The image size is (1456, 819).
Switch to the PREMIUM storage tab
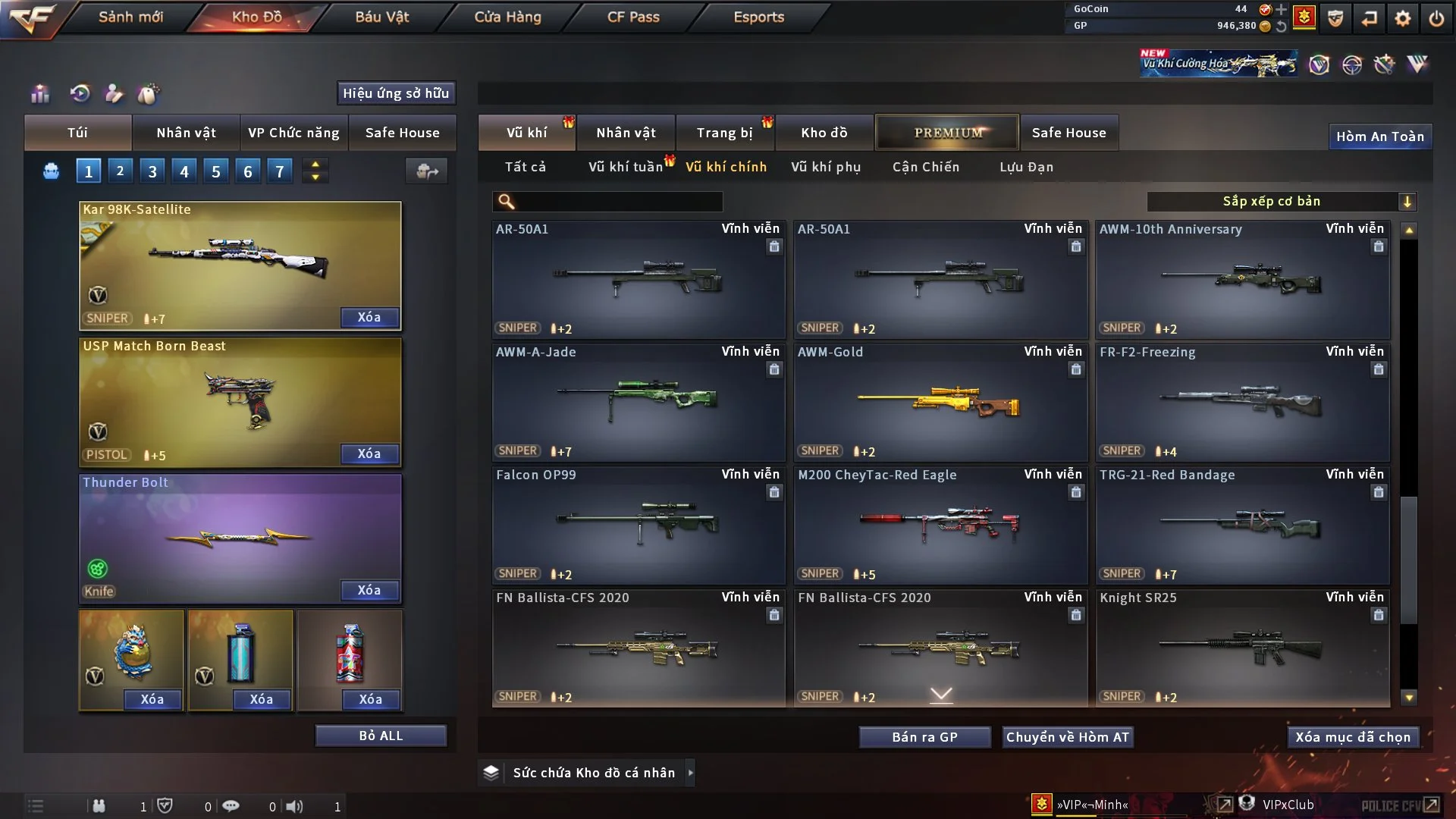pyautogui.click(x=947, y=133)
